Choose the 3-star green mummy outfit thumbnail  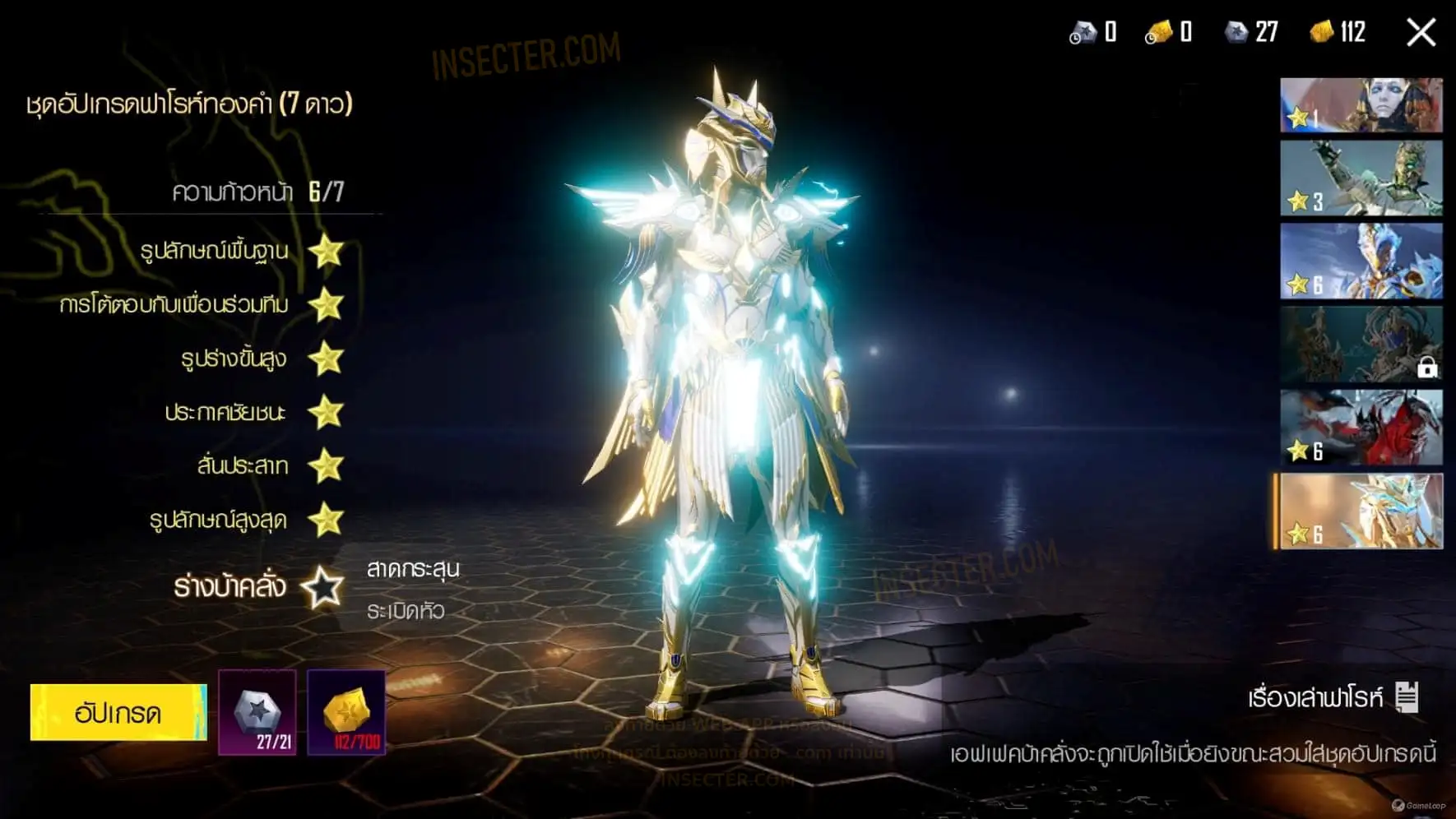[1361, 178]
